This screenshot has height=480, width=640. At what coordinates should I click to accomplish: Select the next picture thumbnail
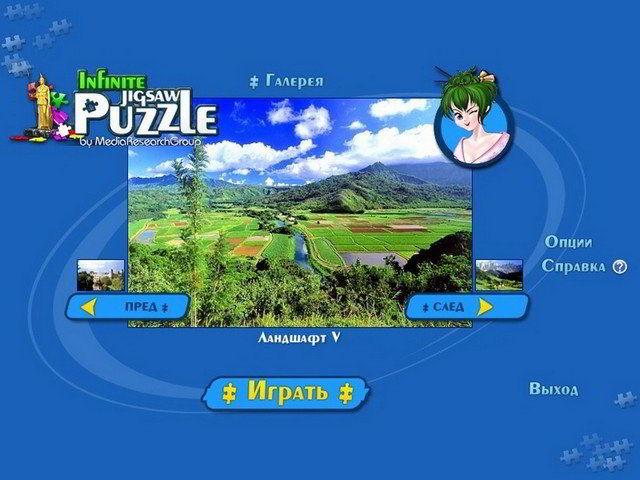pos(499,274)
